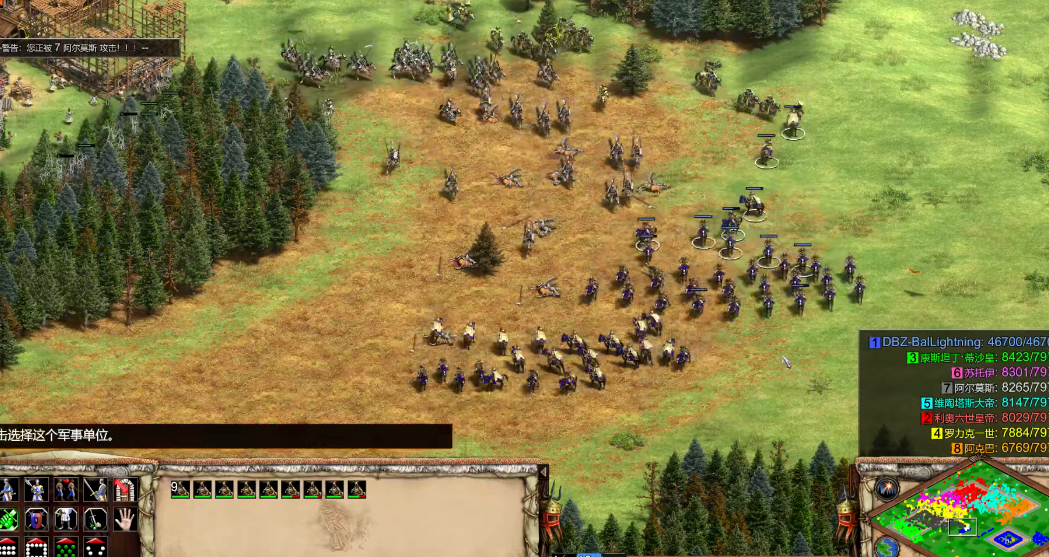Choose the green dots formation button
Image resolution: width=1049 pixels, height=557 pixels.
pyautogui.click(x=66, y=548)
